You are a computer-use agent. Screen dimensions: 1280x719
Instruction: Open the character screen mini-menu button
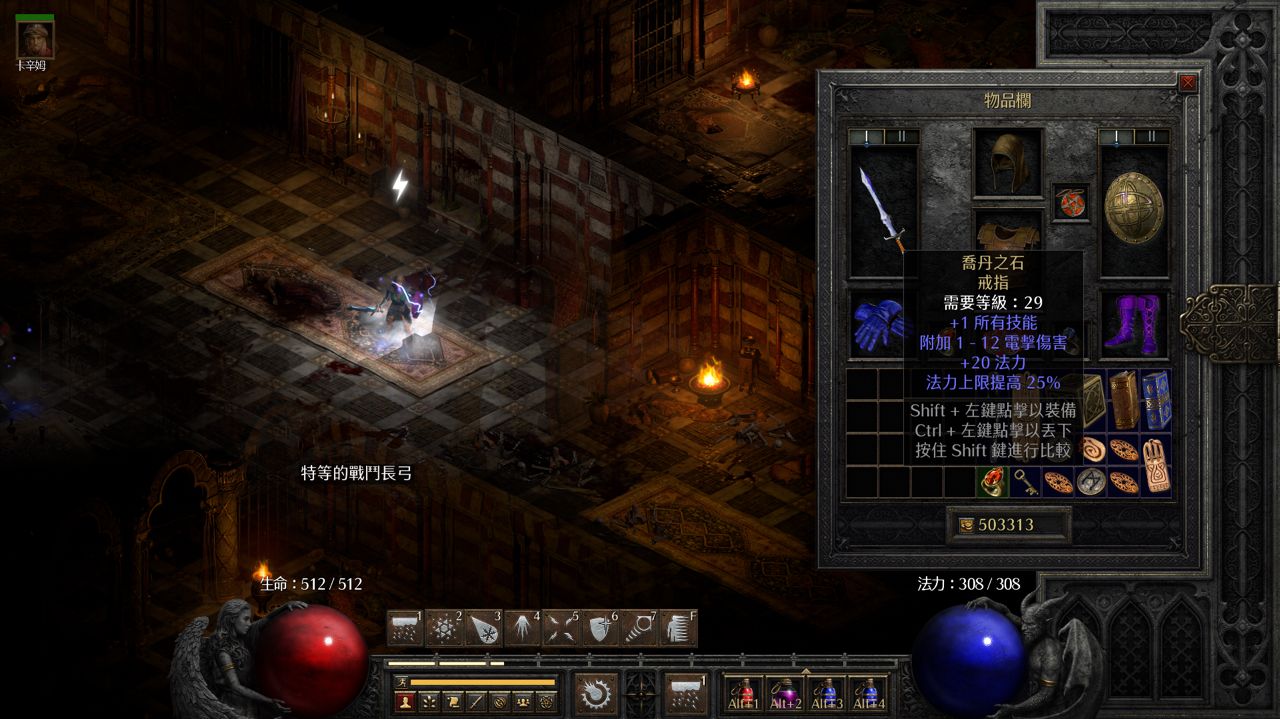pos(406,701)
